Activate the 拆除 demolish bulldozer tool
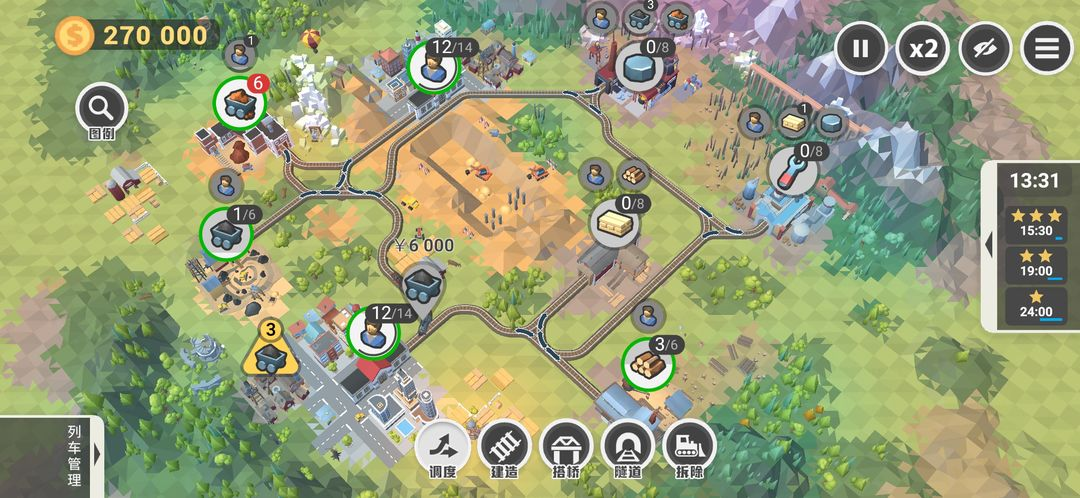Image resolution: width=1080 pixels, height=498 pixels. tap(690, 446)
